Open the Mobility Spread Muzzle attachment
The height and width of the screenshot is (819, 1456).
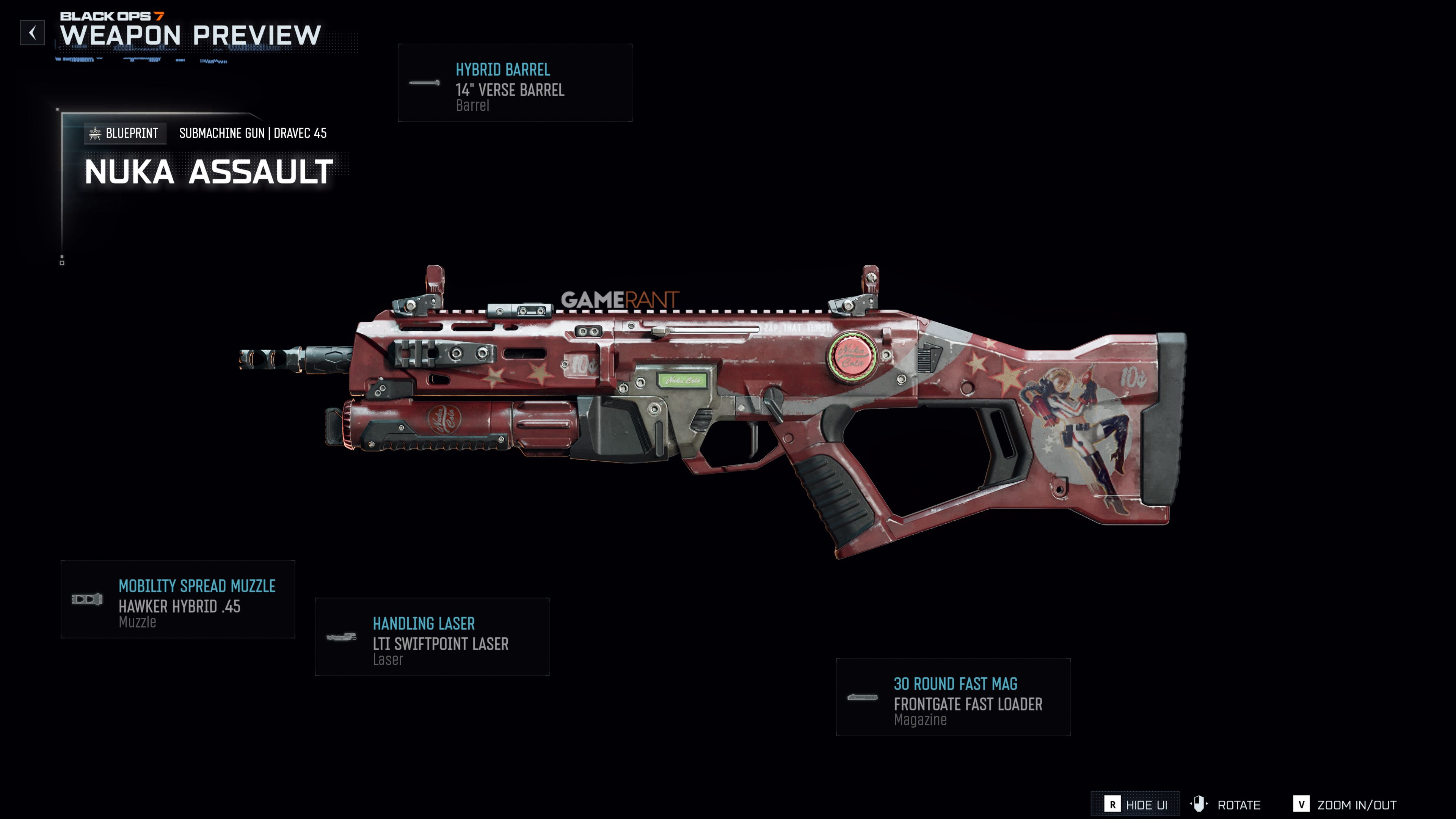click(177, 599)
